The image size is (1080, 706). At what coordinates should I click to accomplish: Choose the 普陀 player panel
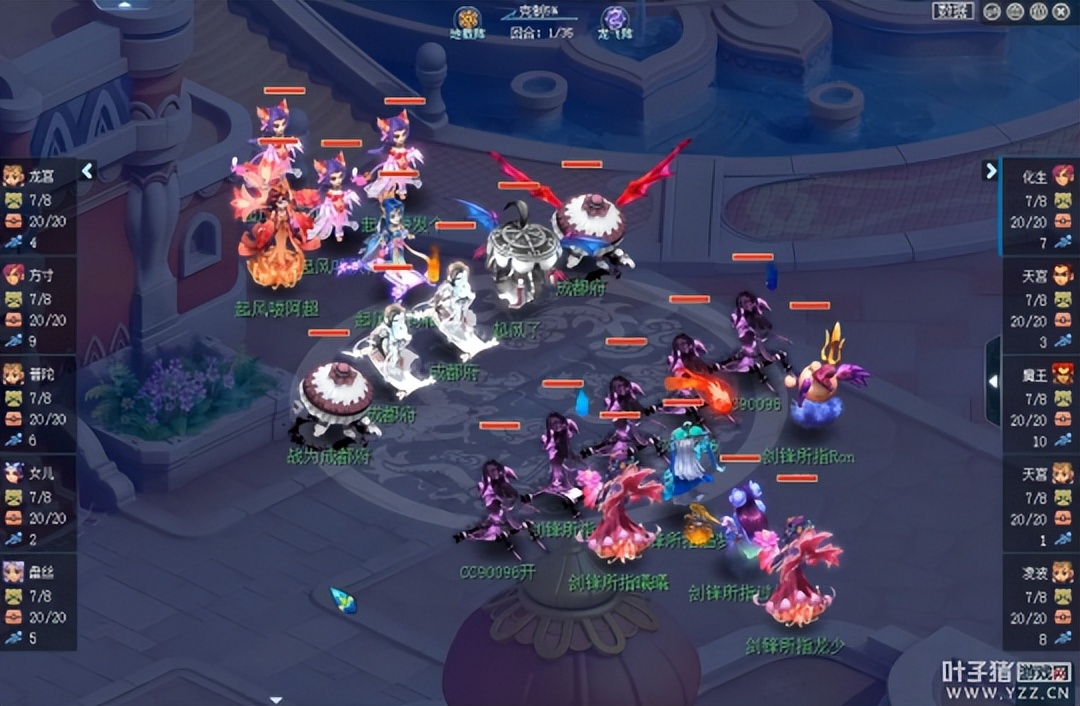tap(37, 406)
